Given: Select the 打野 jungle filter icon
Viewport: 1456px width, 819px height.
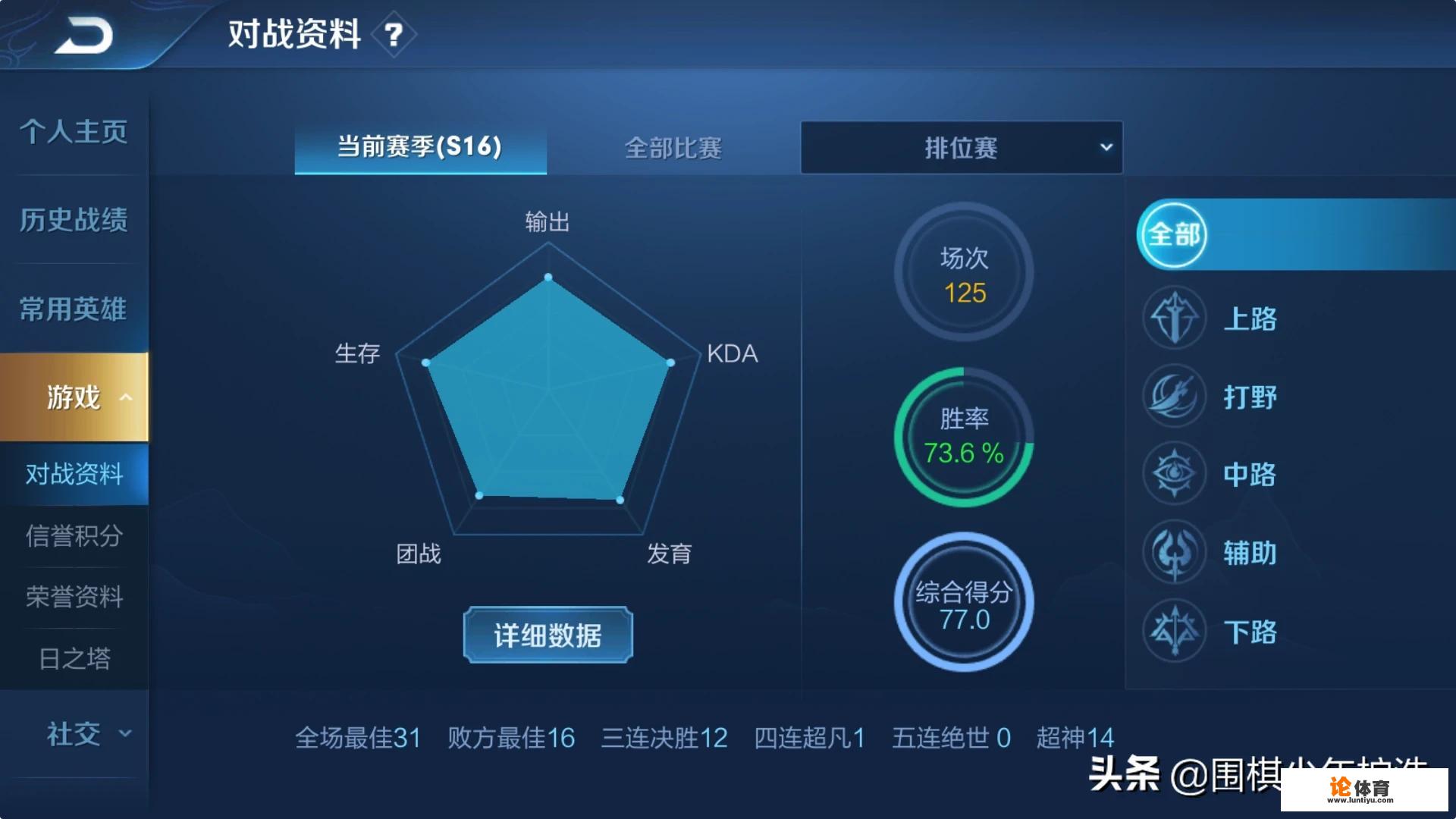Looking at the screenshot, I should click(x=1174, y=397).
